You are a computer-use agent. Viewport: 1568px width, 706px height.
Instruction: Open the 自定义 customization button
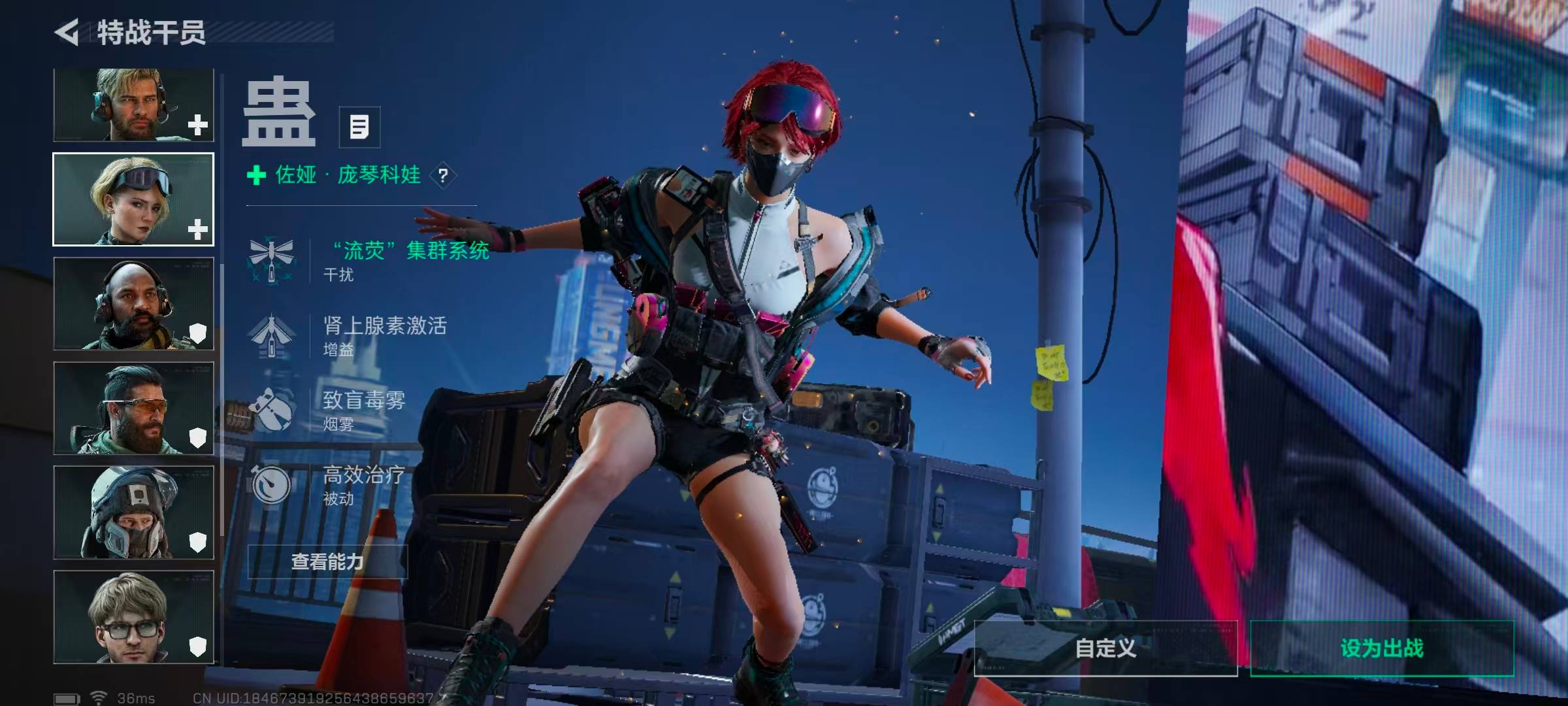point(1105,648)
